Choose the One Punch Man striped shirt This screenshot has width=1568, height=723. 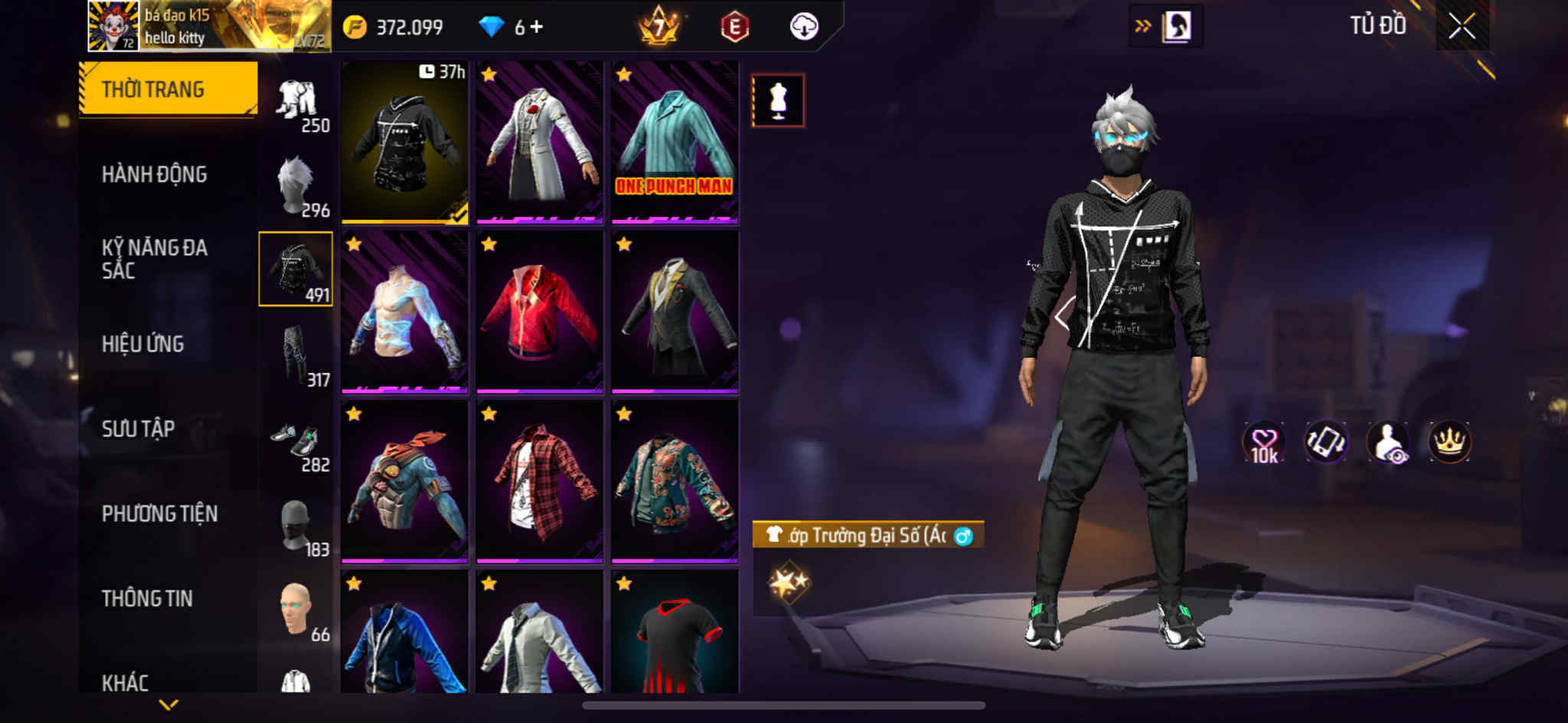(675, 142)
